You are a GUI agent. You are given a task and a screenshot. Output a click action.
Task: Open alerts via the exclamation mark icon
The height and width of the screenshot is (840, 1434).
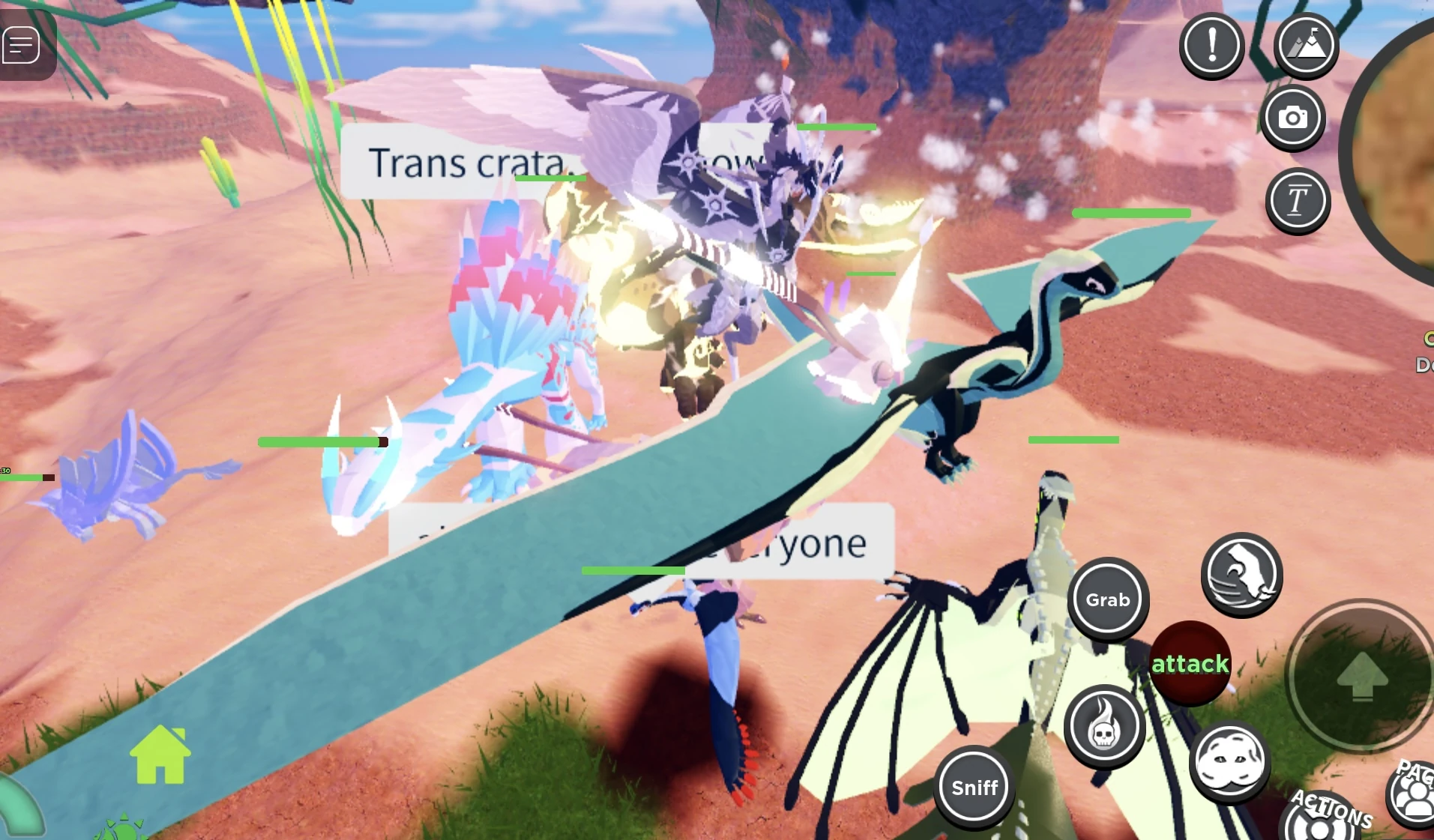[x=1212, y=45]
